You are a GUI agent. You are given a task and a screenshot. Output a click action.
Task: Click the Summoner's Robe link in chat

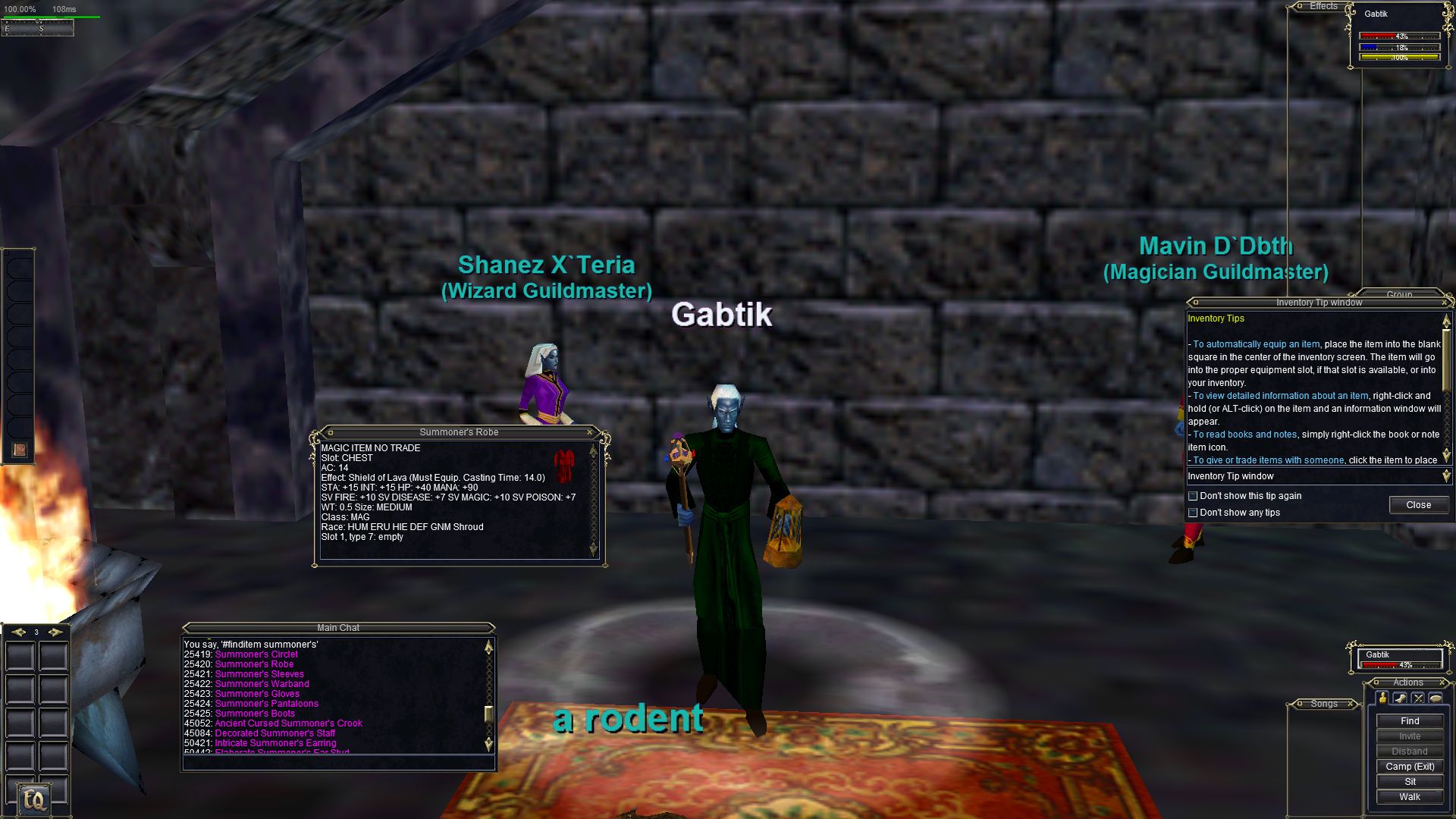pyautogui.click(x=254, y=664)
